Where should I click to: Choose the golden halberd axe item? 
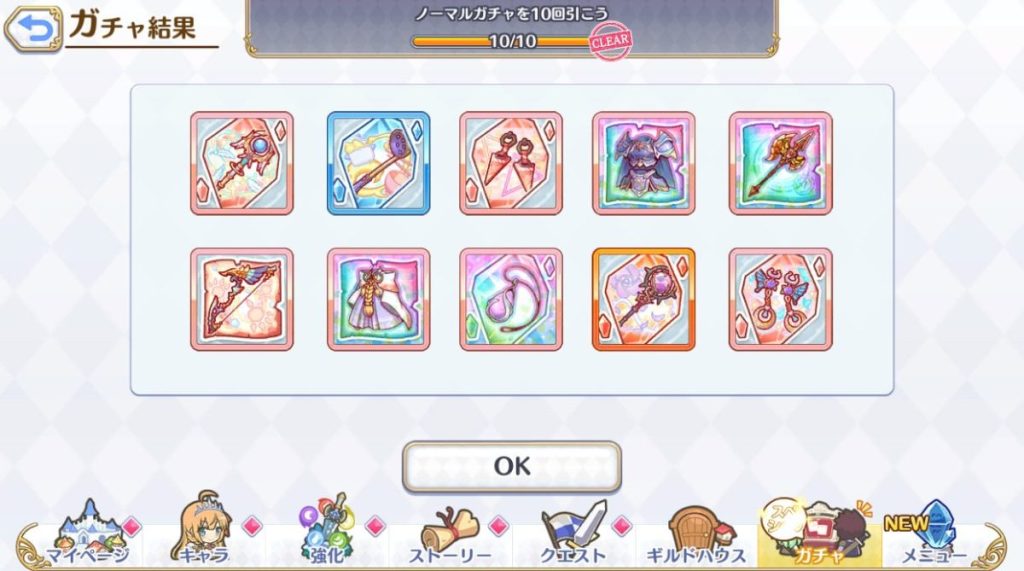(x=780, y=163)
